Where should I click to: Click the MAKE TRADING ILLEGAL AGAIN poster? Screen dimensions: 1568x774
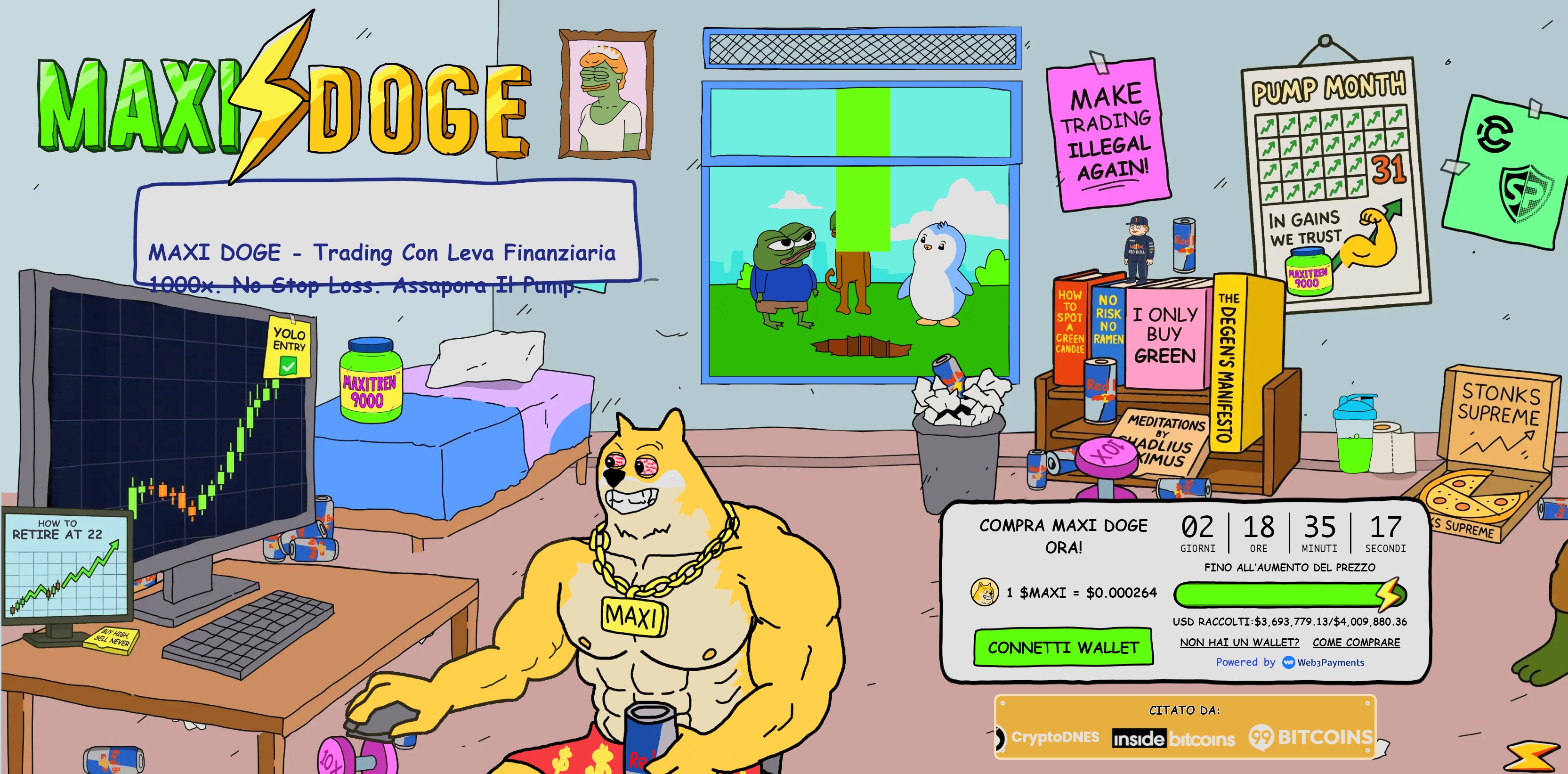point(1108,130)
